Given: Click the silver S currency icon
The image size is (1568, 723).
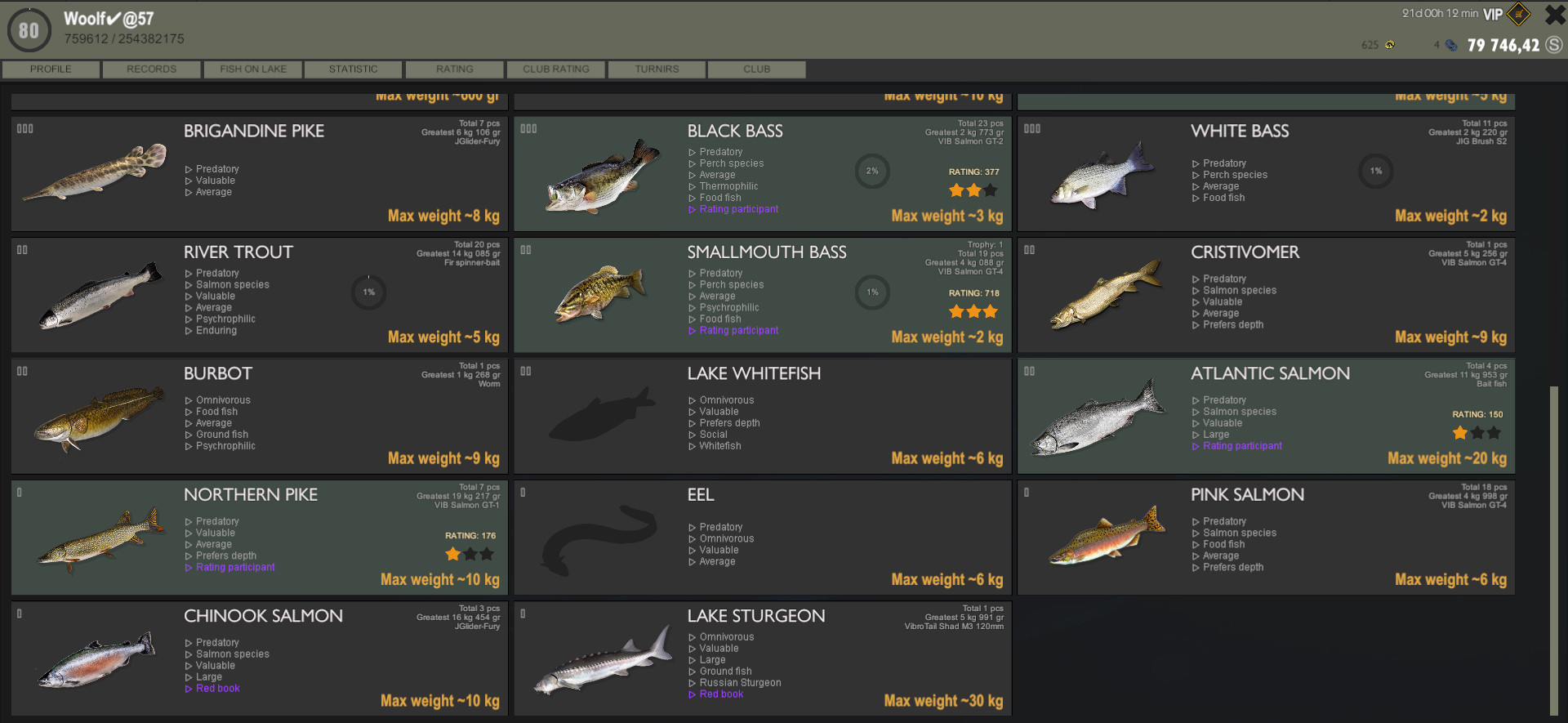Looking at the screenshot, I should (x=1553, y=45).
